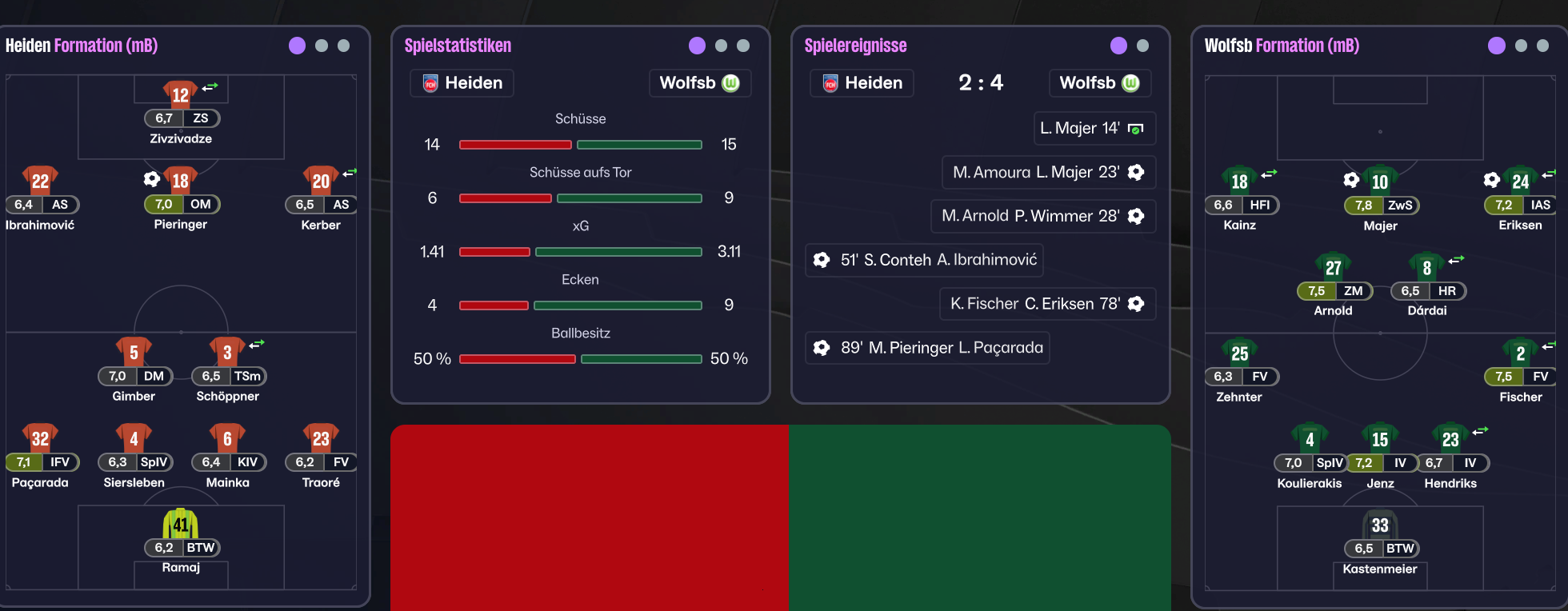The height and width of the screenshot is (611, 1568).
Task: Open the Heiden Formation panel title
Action: point(82,46)
